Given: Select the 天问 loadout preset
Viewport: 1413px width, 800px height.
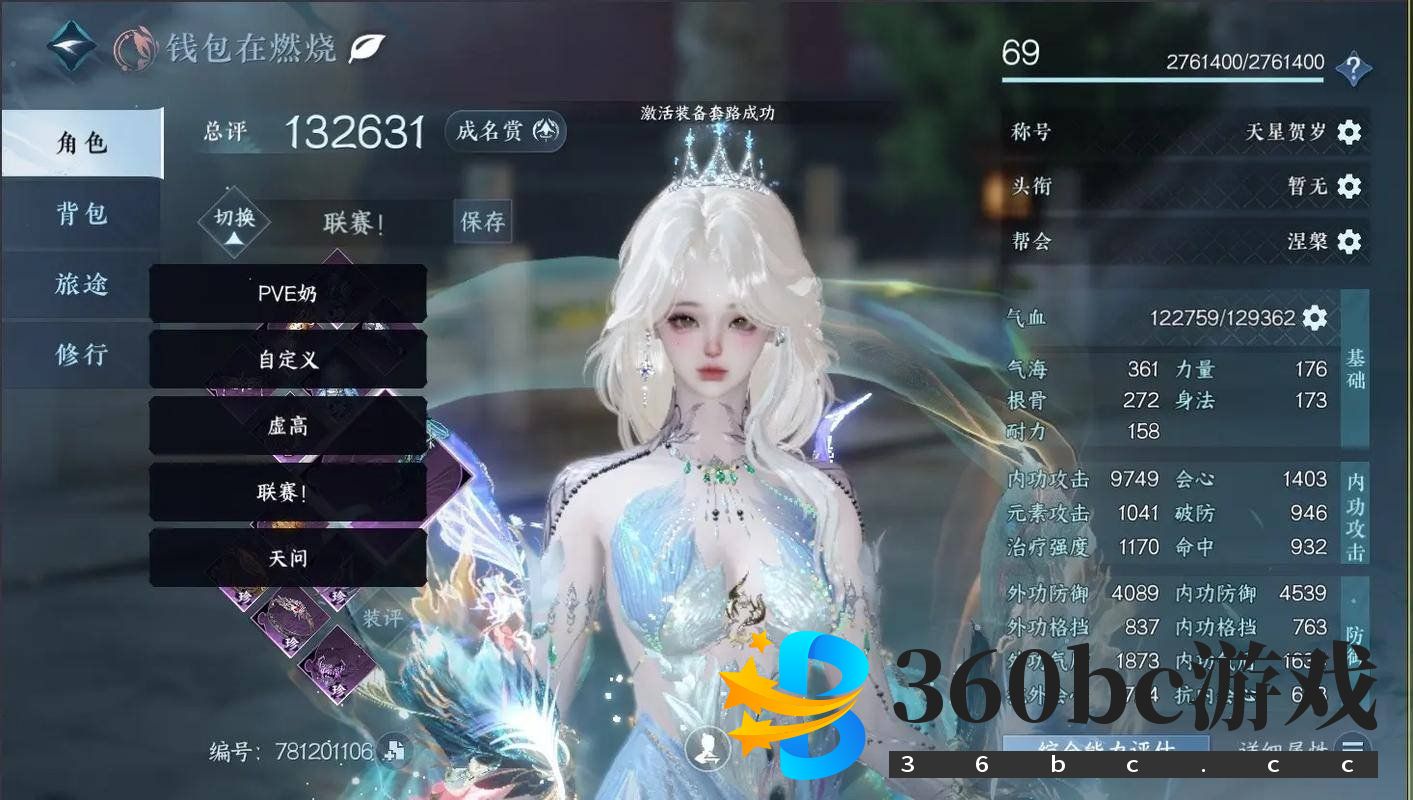Looking at the screenshot, I should [288, 558].
